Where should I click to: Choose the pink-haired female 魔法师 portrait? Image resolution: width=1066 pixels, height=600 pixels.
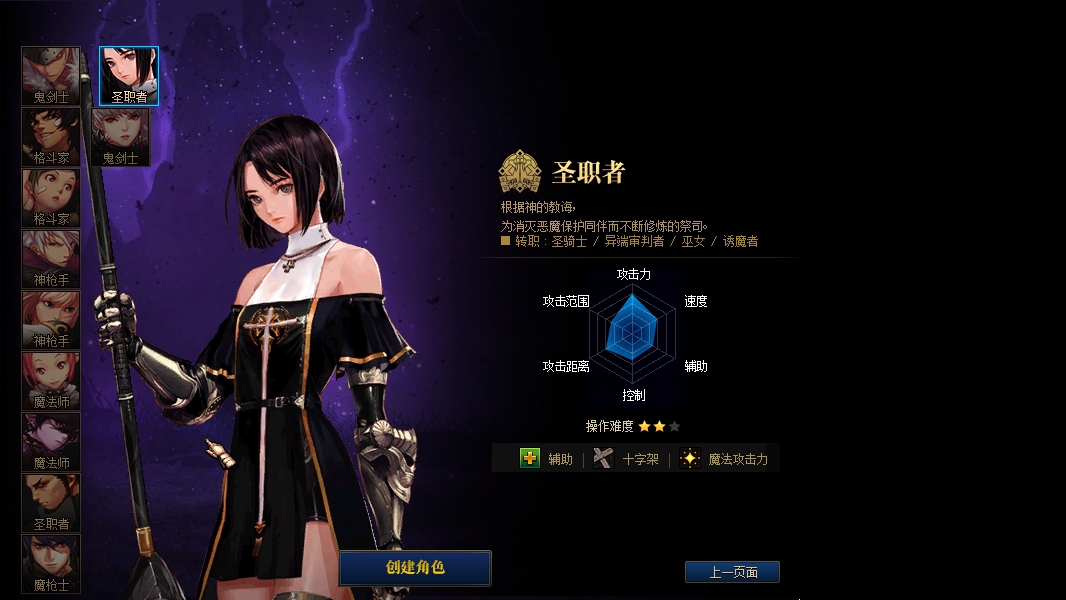[x=51, y=380]
